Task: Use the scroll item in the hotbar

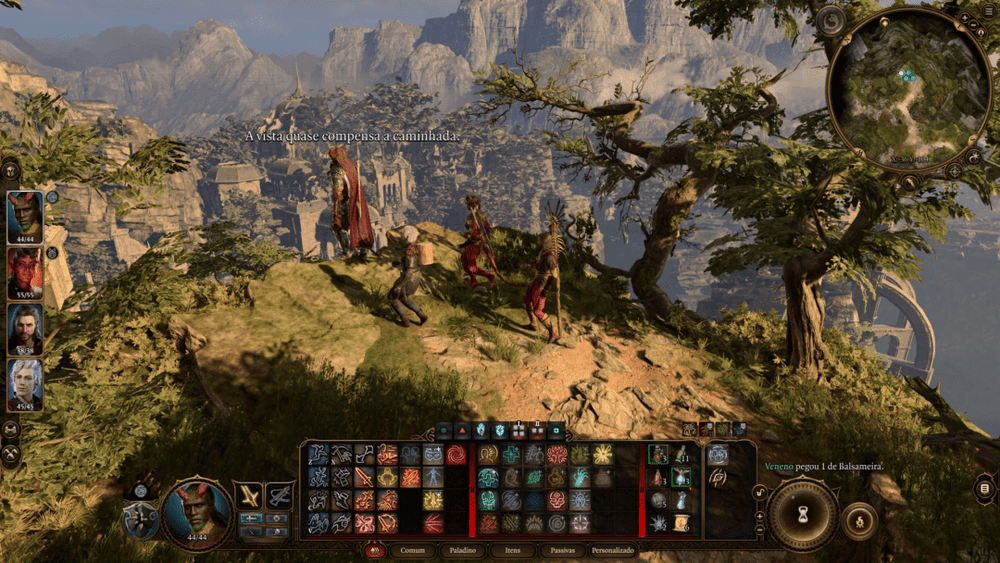Action: [x=681, y=523]
